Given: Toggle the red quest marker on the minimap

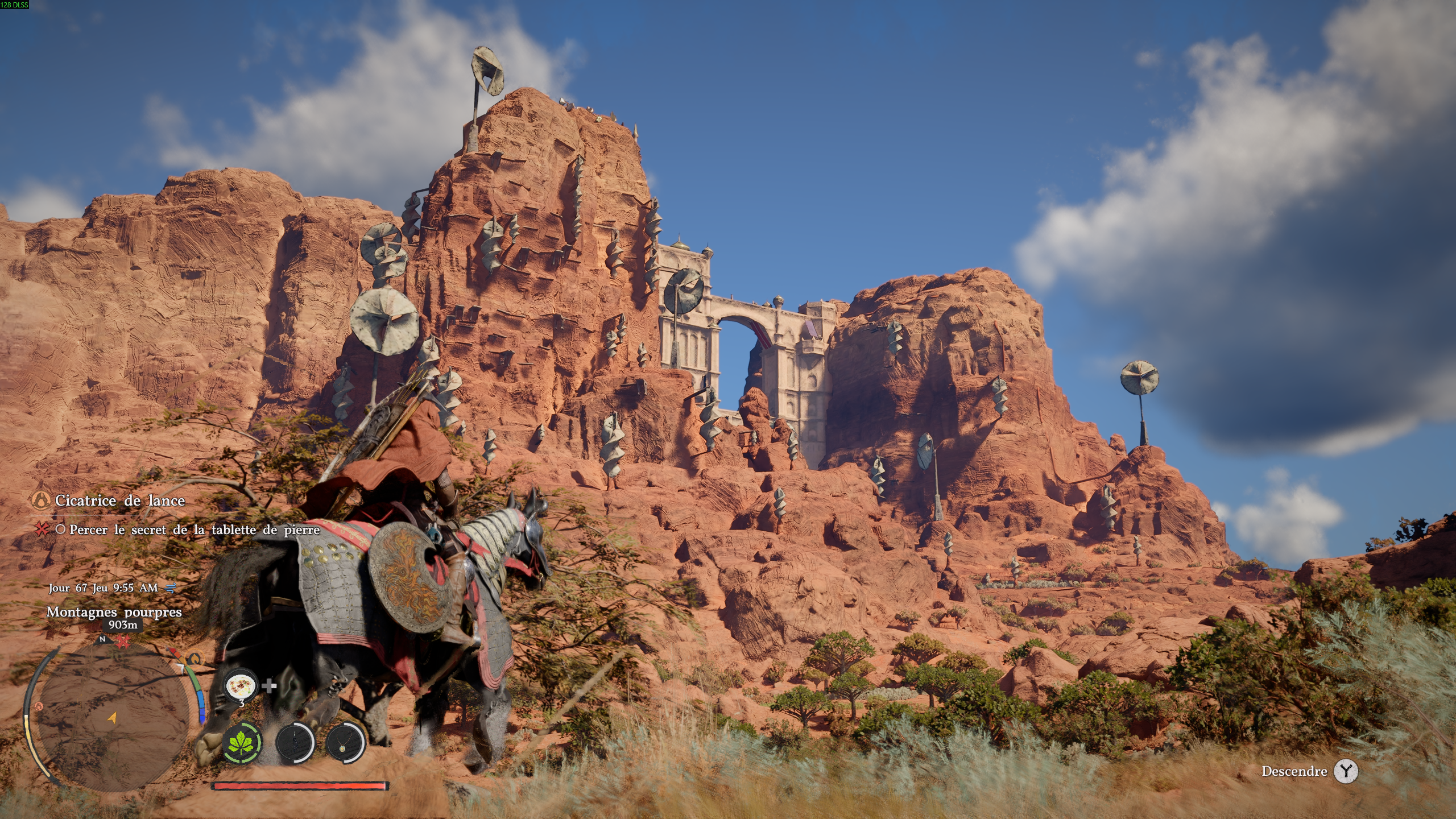Looking at the screenshot, I should tap(123, 640).
